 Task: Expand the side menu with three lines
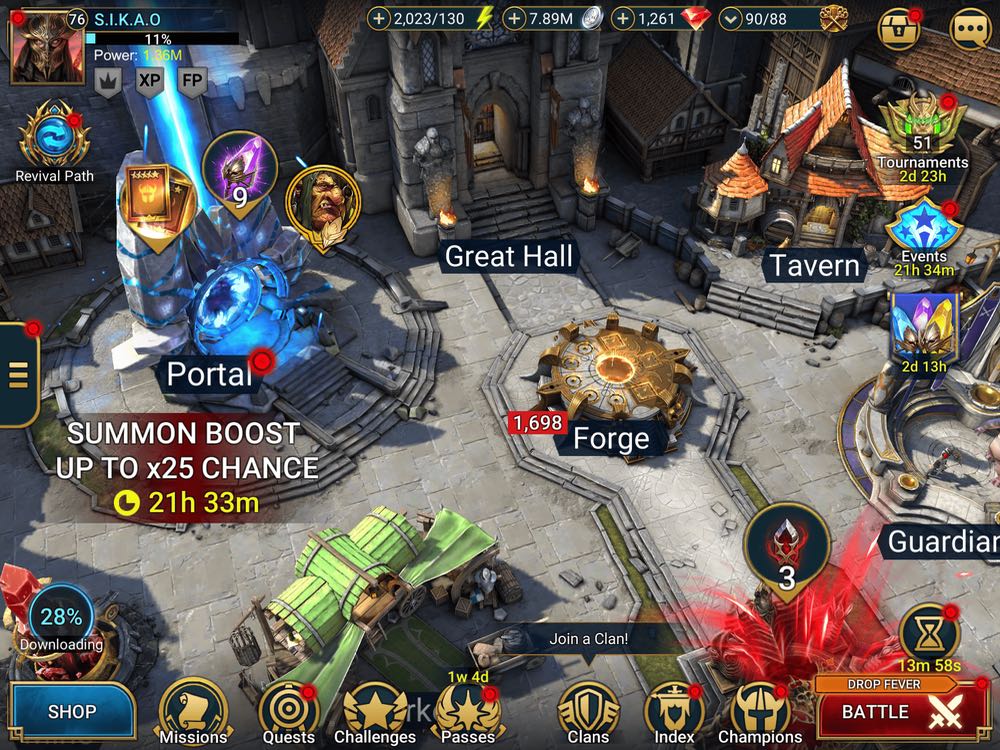point(17,374)
